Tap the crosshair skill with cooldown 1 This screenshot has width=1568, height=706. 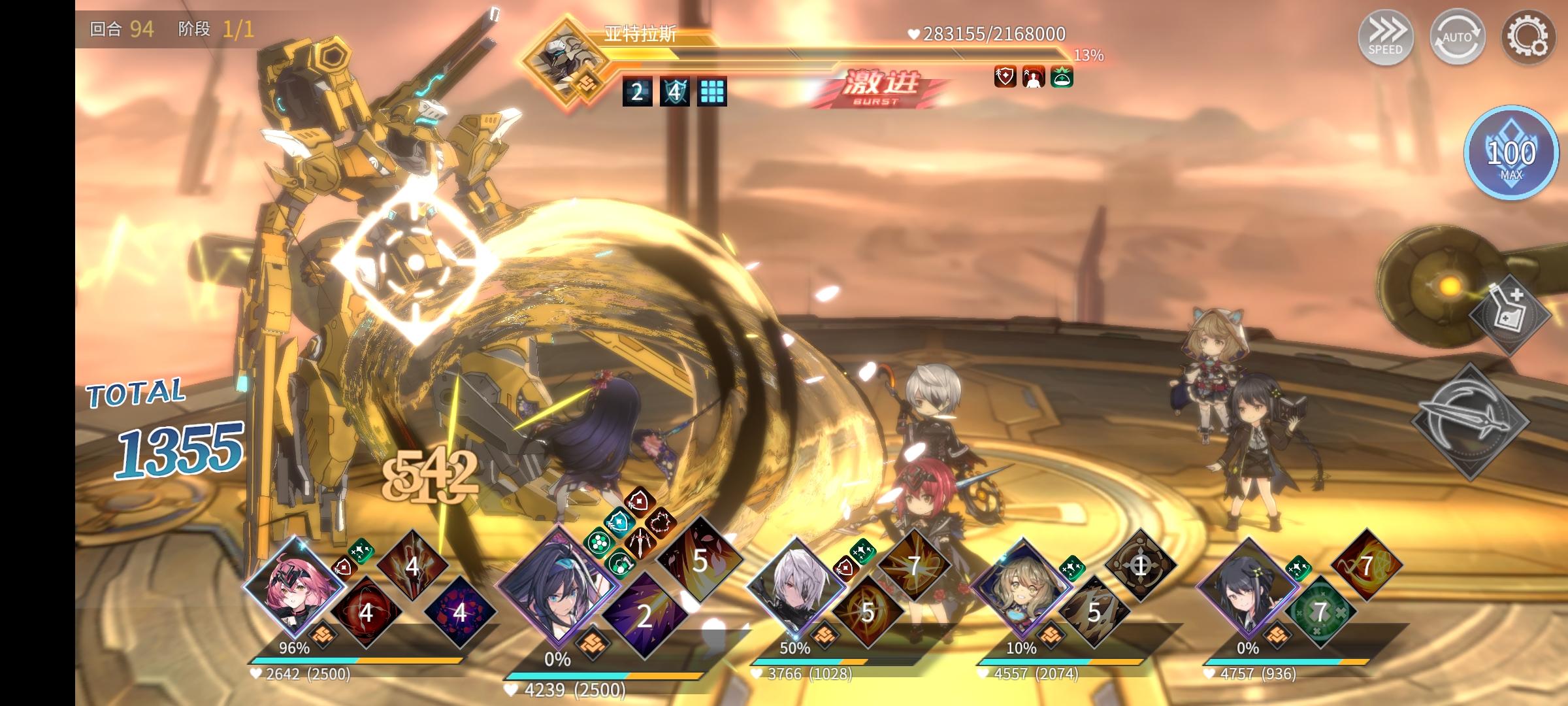[x=1141, y=565]
